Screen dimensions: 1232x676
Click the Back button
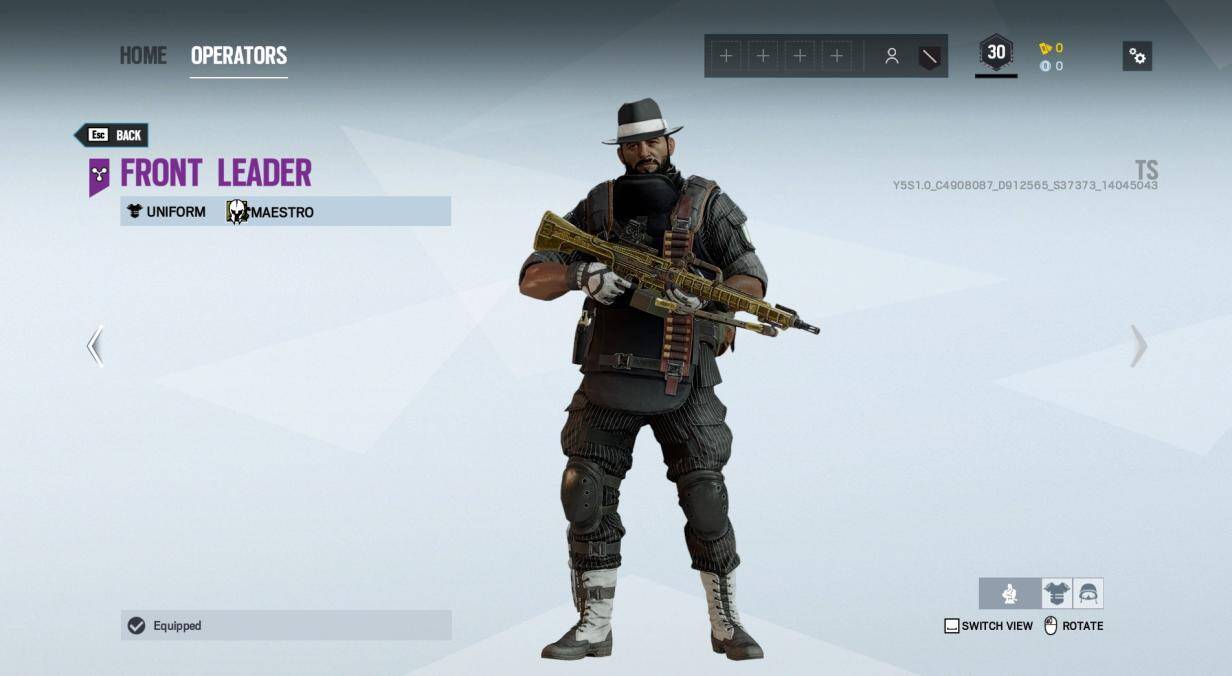point(113,135)
